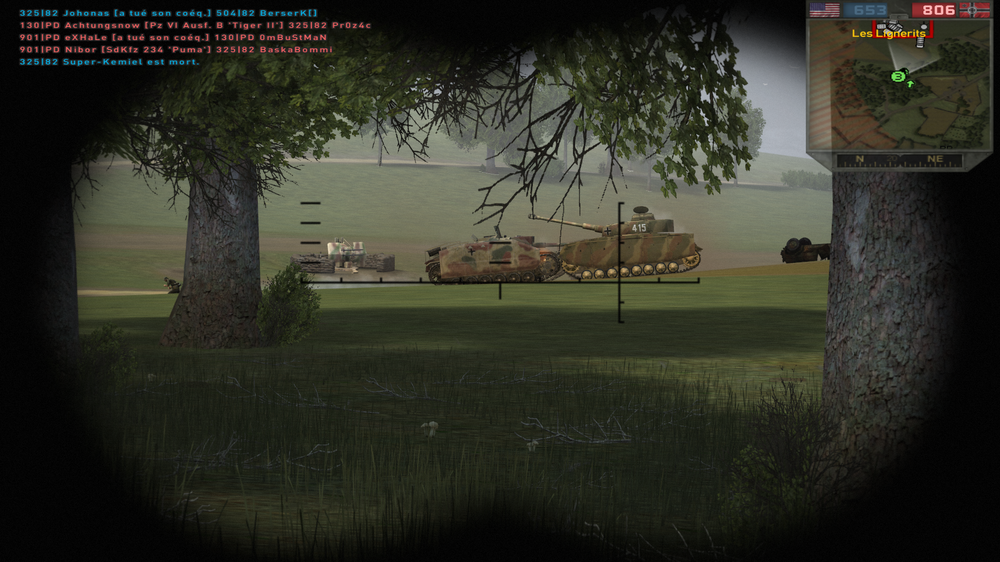Click the green squad 3 marker on minimap

tap(898, 76)
